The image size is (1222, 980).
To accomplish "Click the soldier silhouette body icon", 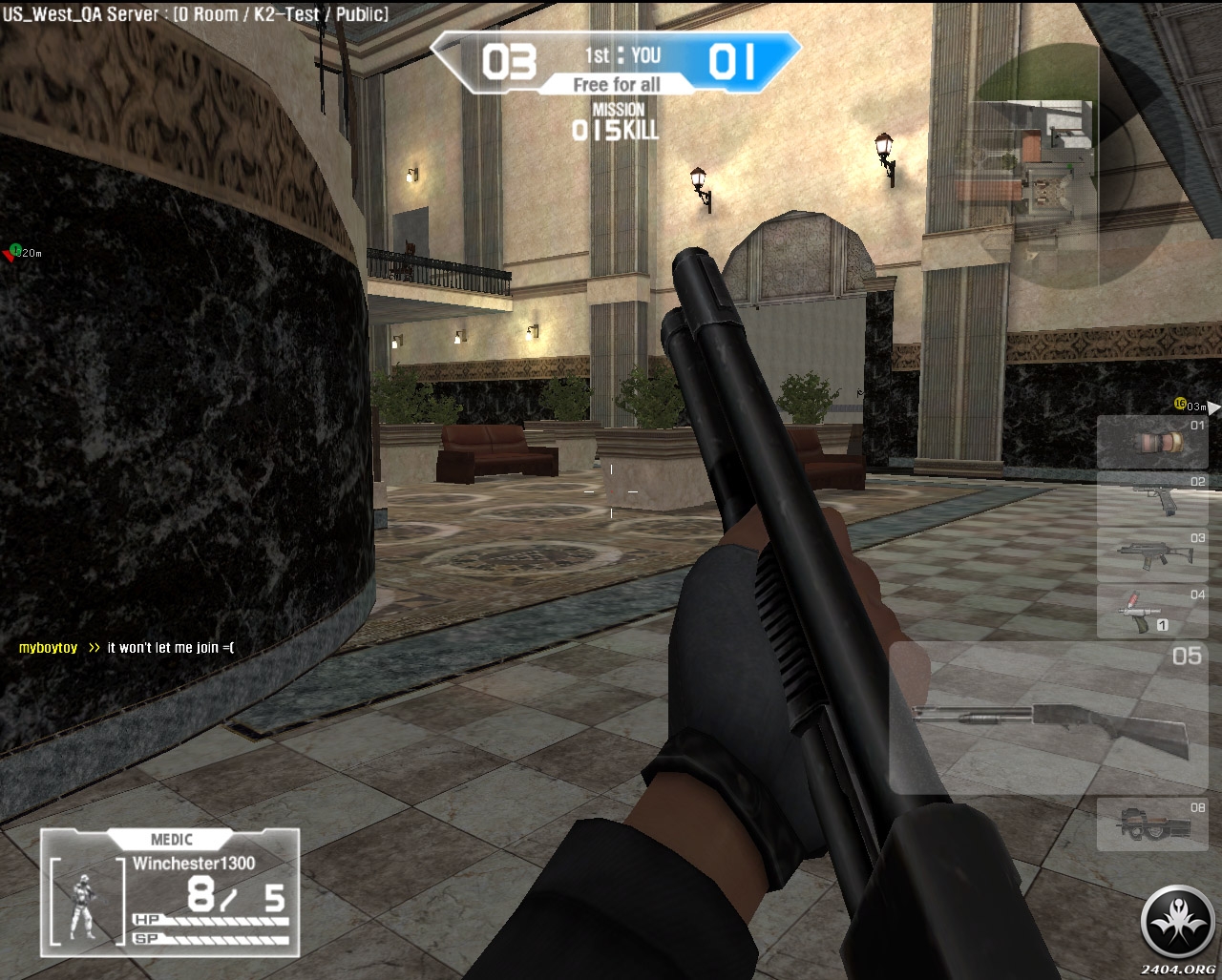I will pos(84,906).
